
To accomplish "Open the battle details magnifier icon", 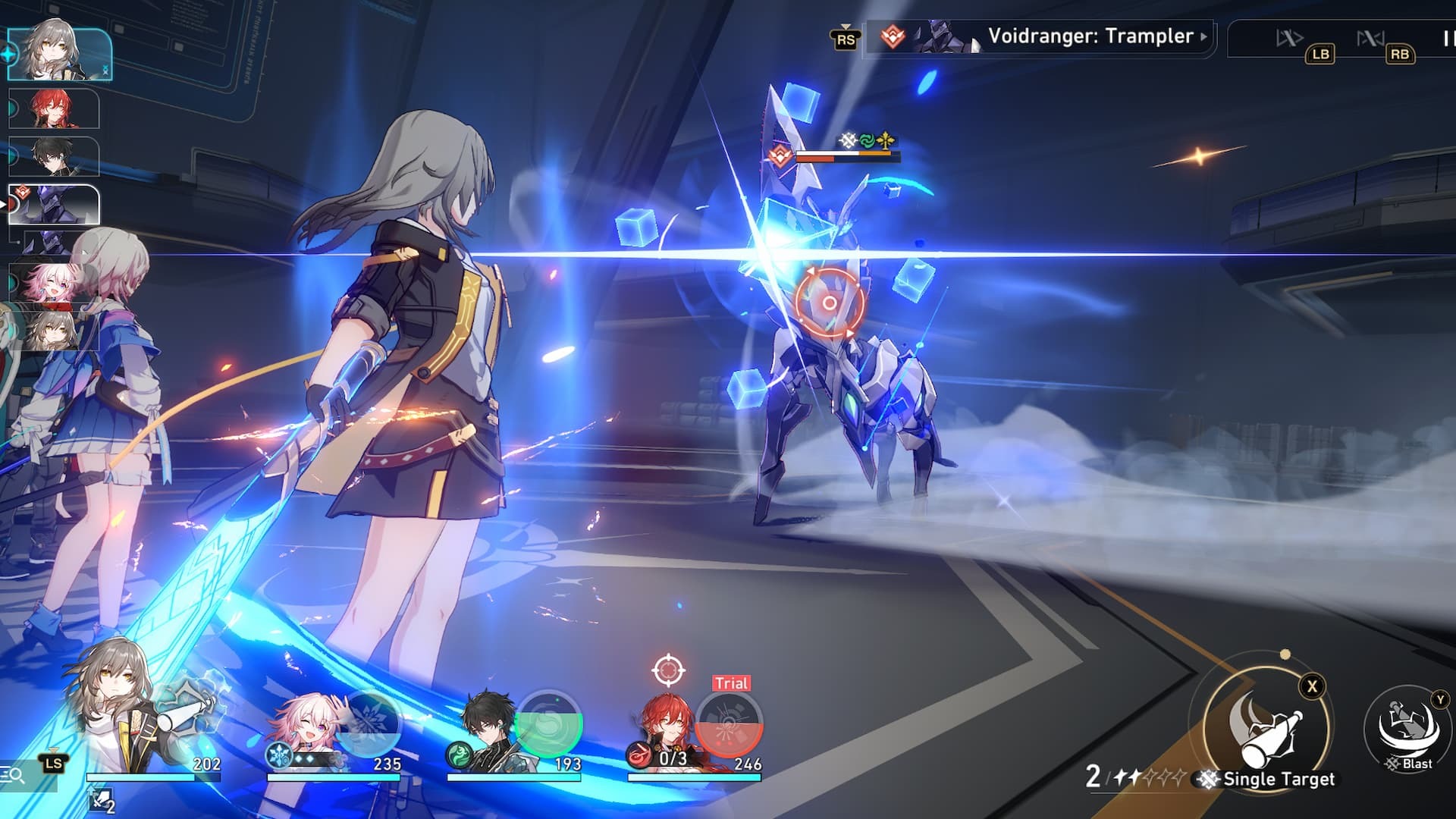I will pyautogui.click(x=13, y=775).
